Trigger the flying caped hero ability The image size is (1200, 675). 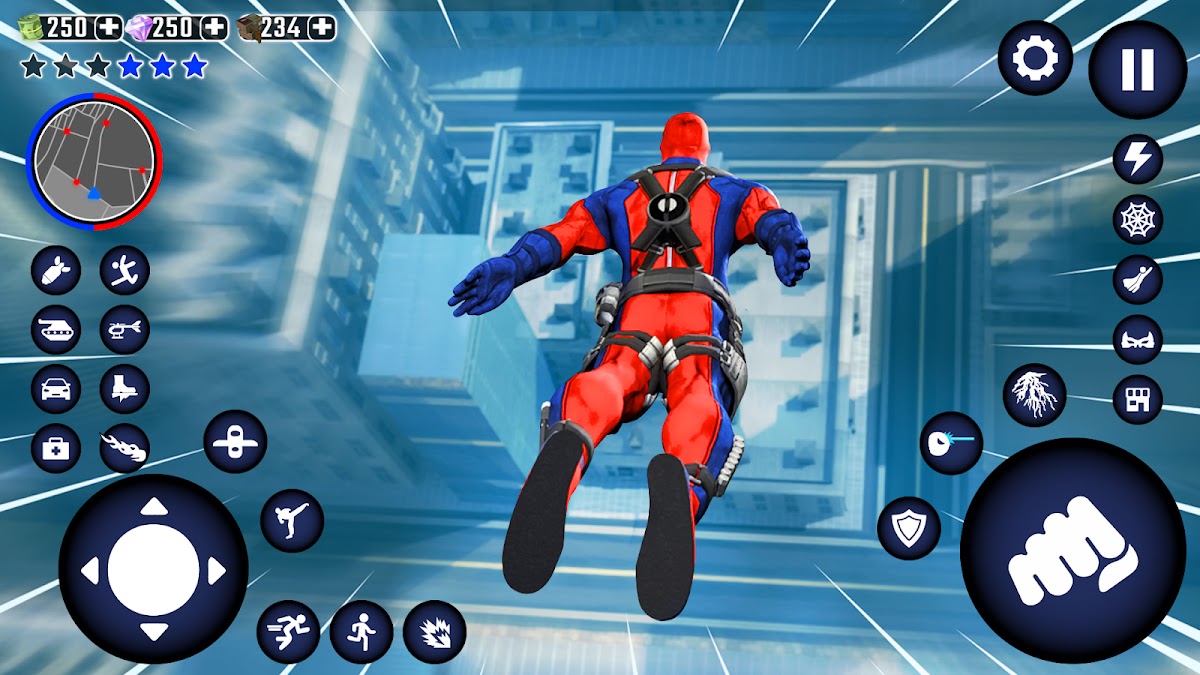click(1138, 279)
